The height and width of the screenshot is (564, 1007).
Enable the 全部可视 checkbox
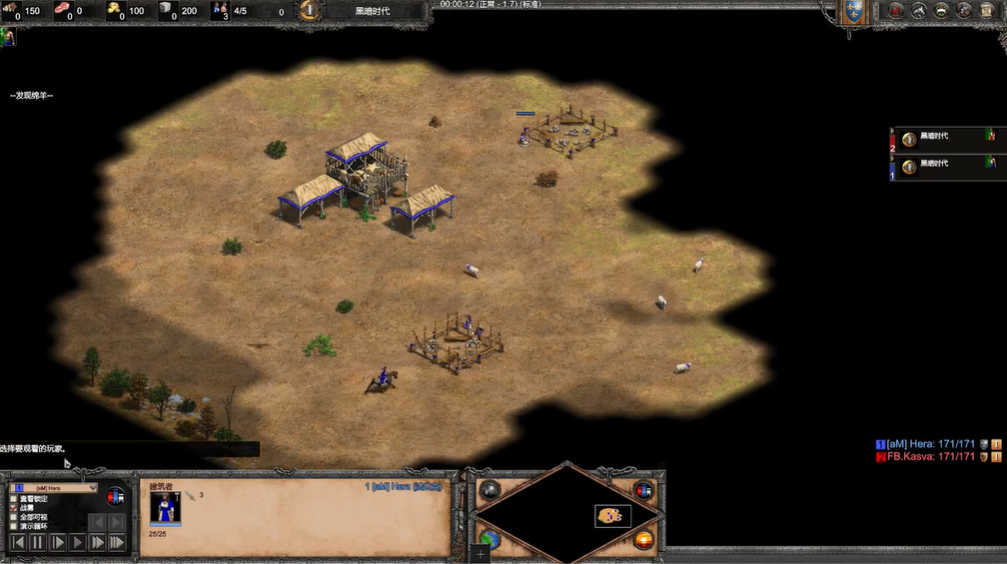13,516
